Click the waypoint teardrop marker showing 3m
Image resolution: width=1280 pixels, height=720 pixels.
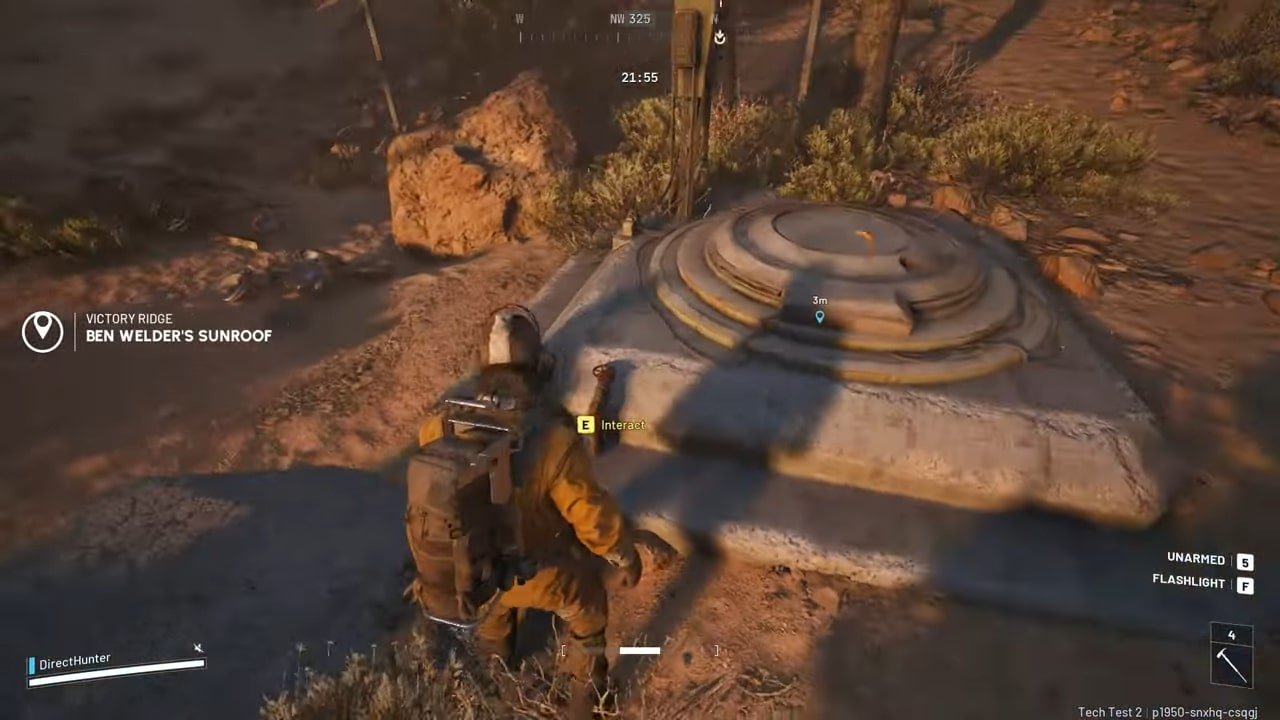(x=819, y=316)
